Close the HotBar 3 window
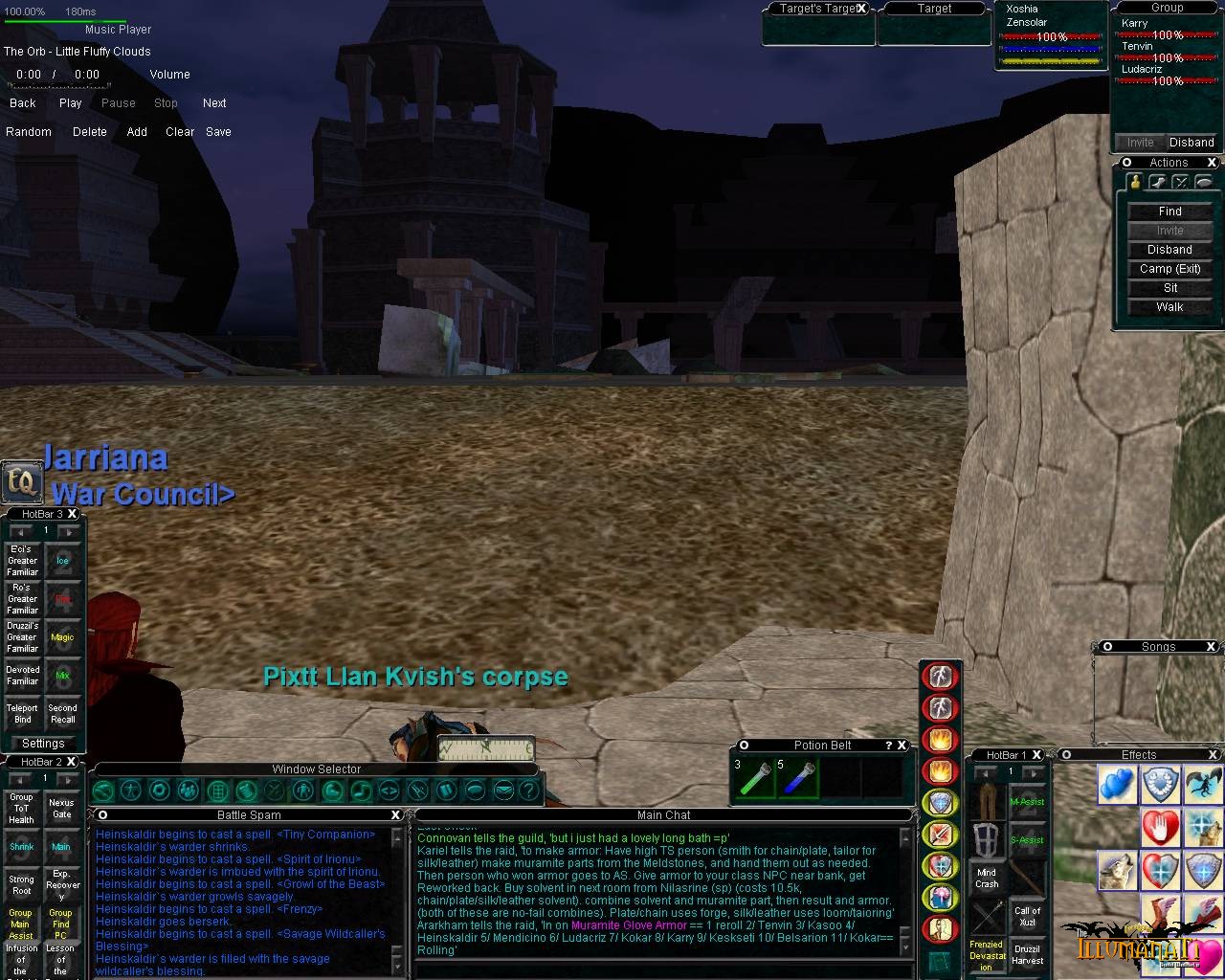This screenshot has width=1225, height=980. point(72,514)
